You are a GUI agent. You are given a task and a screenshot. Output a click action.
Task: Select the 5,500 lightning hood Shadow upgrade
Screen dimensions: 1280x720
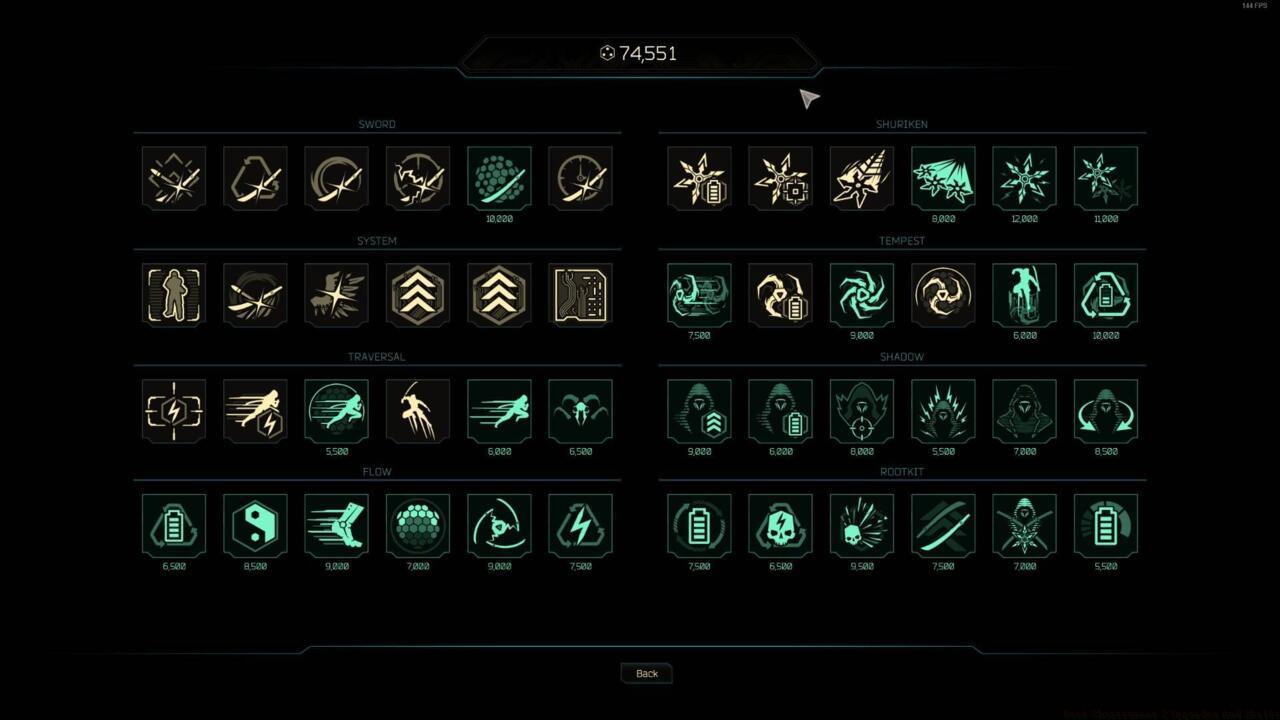pyautogui.click(x=942, y=409)
